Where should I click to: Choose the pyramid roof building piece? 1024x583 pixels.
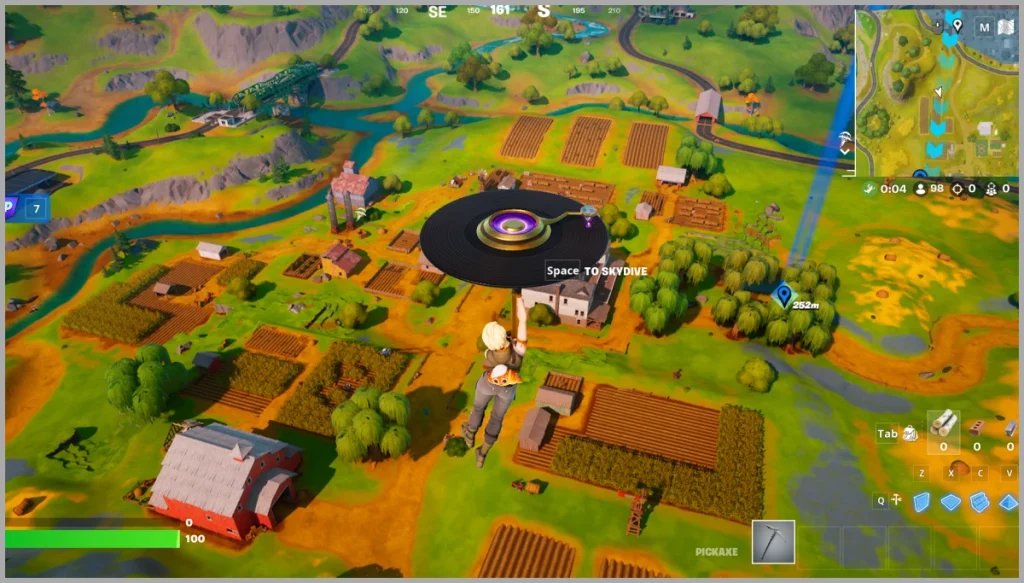1008,501
